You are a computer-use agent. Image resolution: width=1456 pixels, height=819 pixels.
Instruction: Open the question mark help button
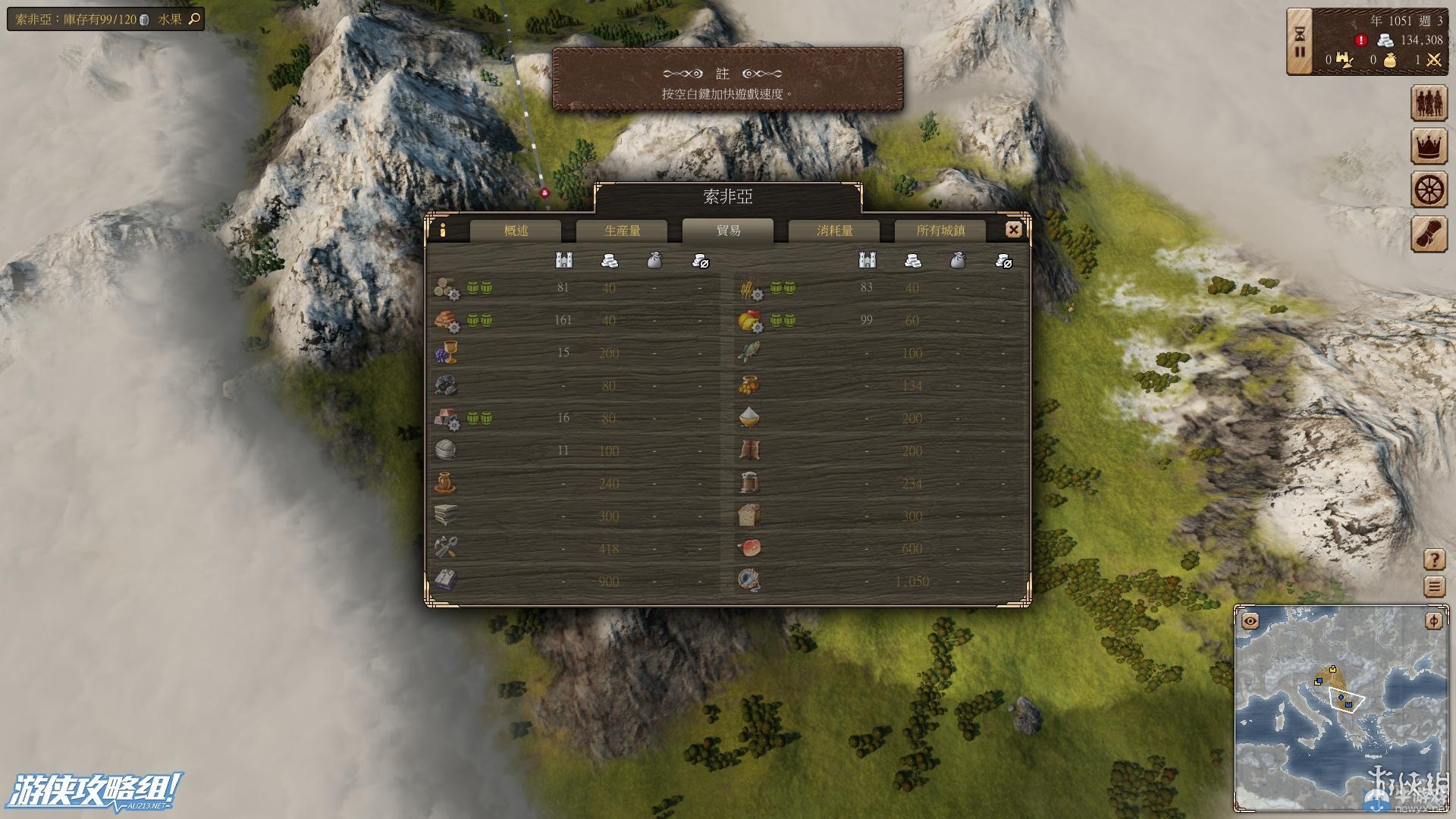point(1434,560)
